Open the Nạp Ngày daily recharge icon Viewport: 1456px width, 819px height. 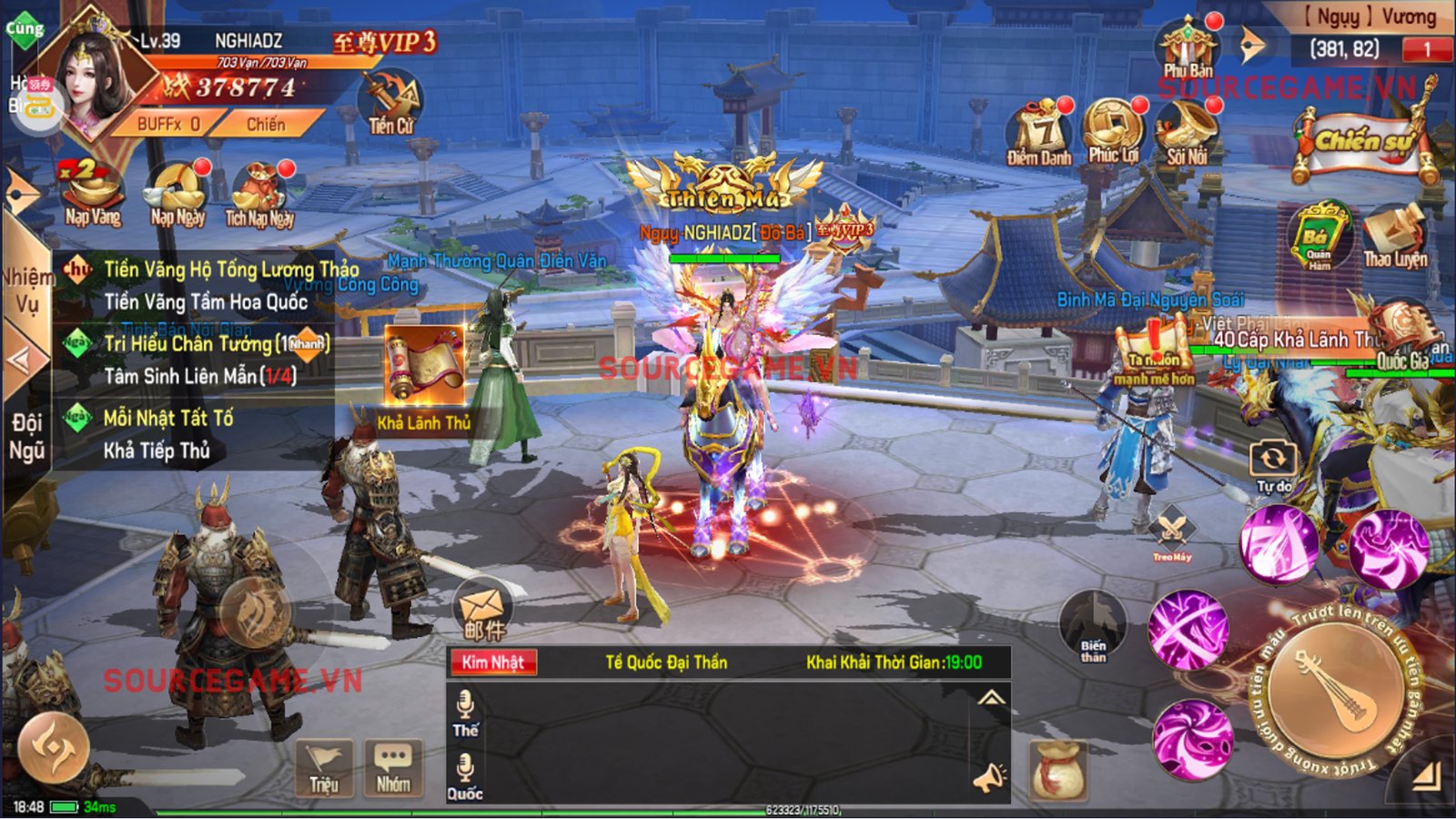pos(177,191)
